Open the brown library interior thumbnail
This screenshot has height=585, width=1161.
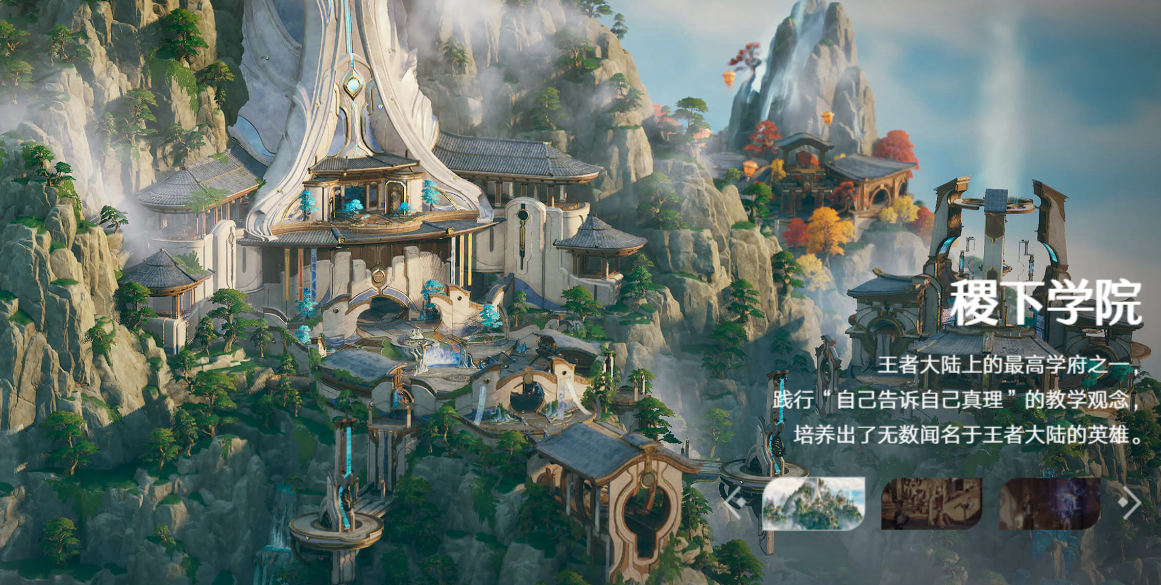(x=931, y=503)
